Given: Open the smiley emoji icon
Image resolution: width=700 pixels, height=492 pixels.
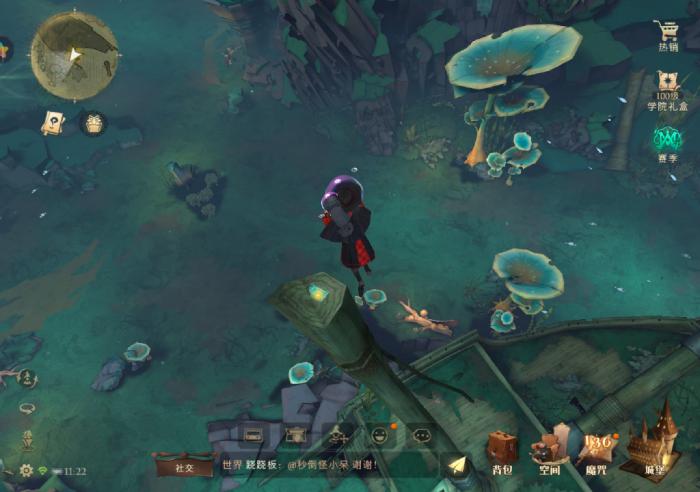Looking at the screenshot, I should point(380,435).
